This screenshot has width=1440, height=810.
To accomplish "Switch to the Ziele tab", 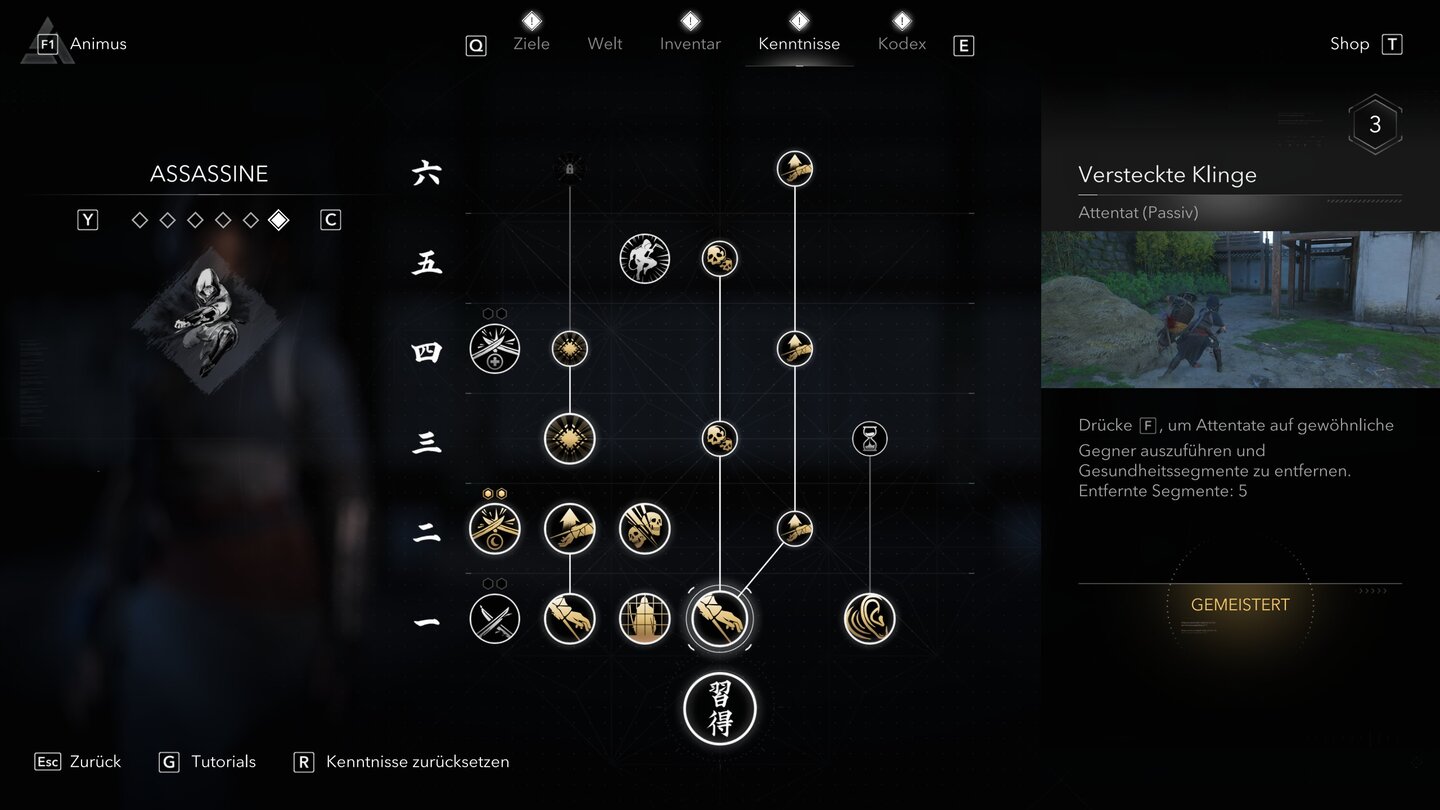I will click(531, 44).
